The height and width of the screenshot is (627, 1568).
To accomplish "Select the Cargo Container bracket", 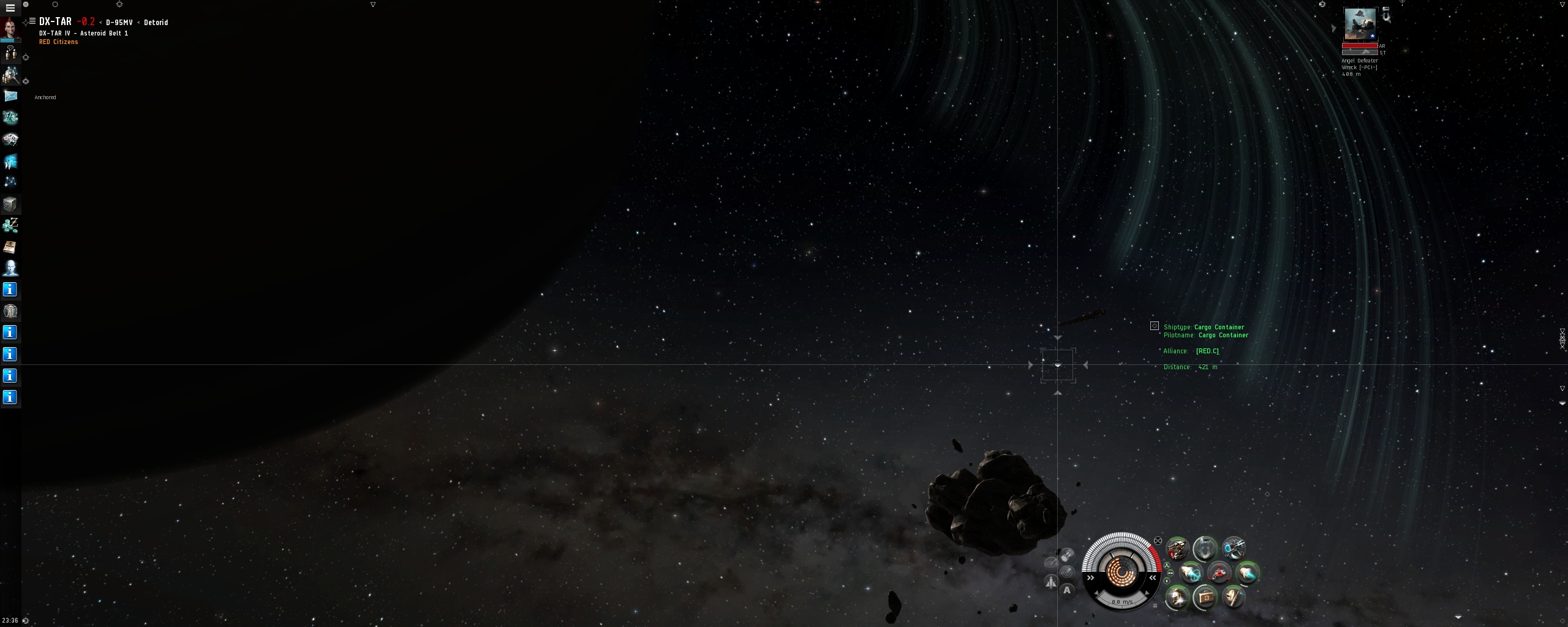I will coord(1058,365).
